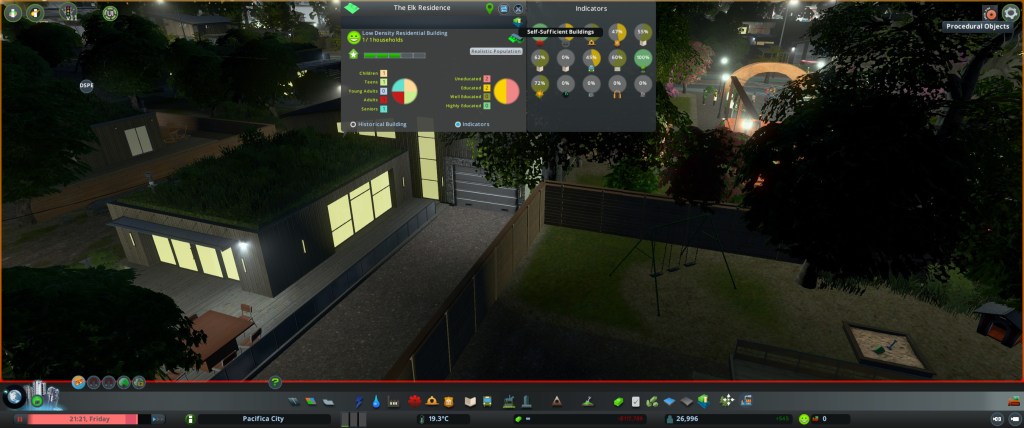Open the gear settings button
The width and height of the screenshot is (1024, 428).
point(1010,13)
